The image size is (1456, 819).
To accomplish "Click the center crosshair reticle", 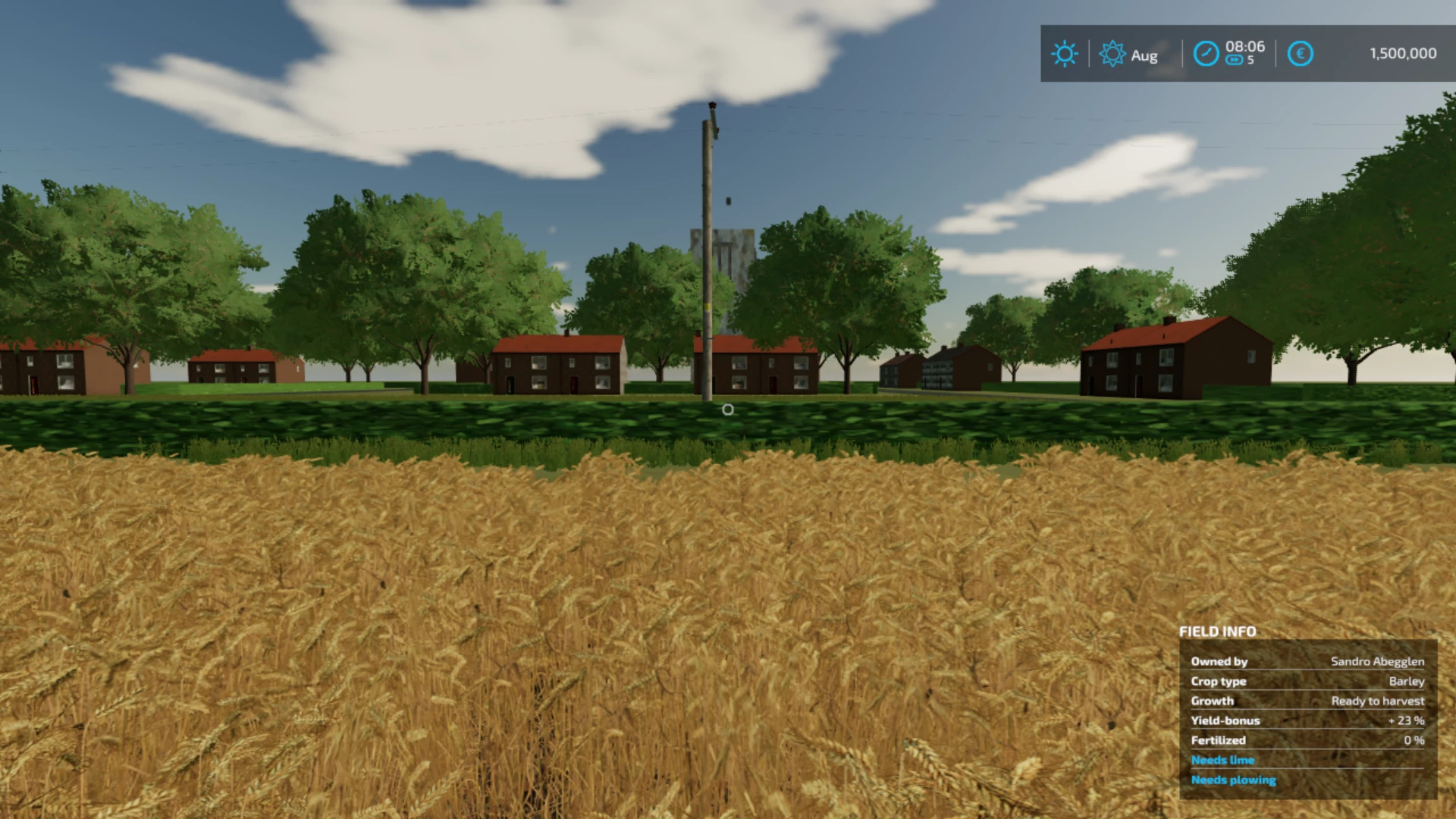I will click(x=728, y=409).
